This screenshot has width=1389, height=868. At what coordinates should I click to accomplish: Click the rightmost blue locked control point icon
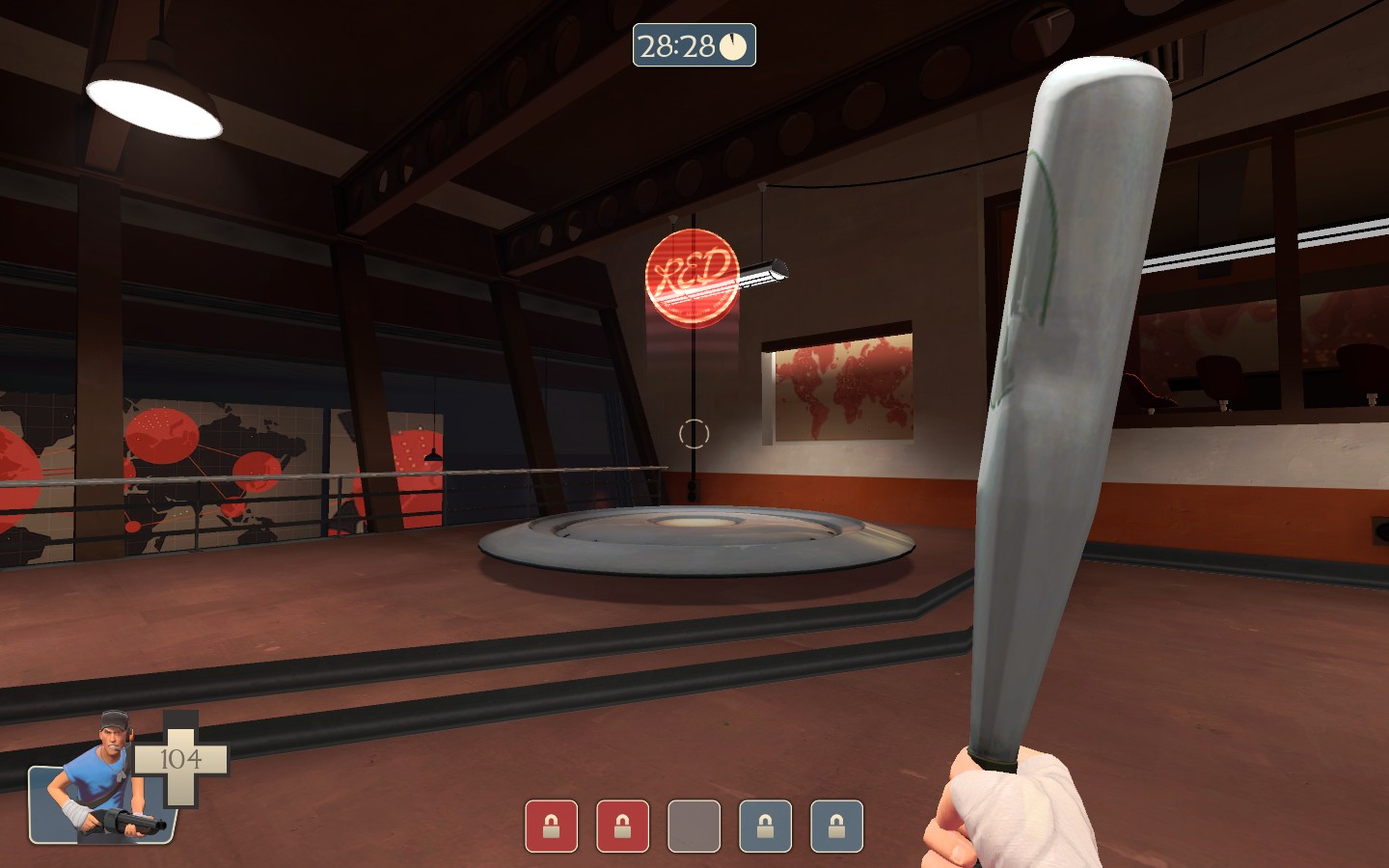click(837, 827)
